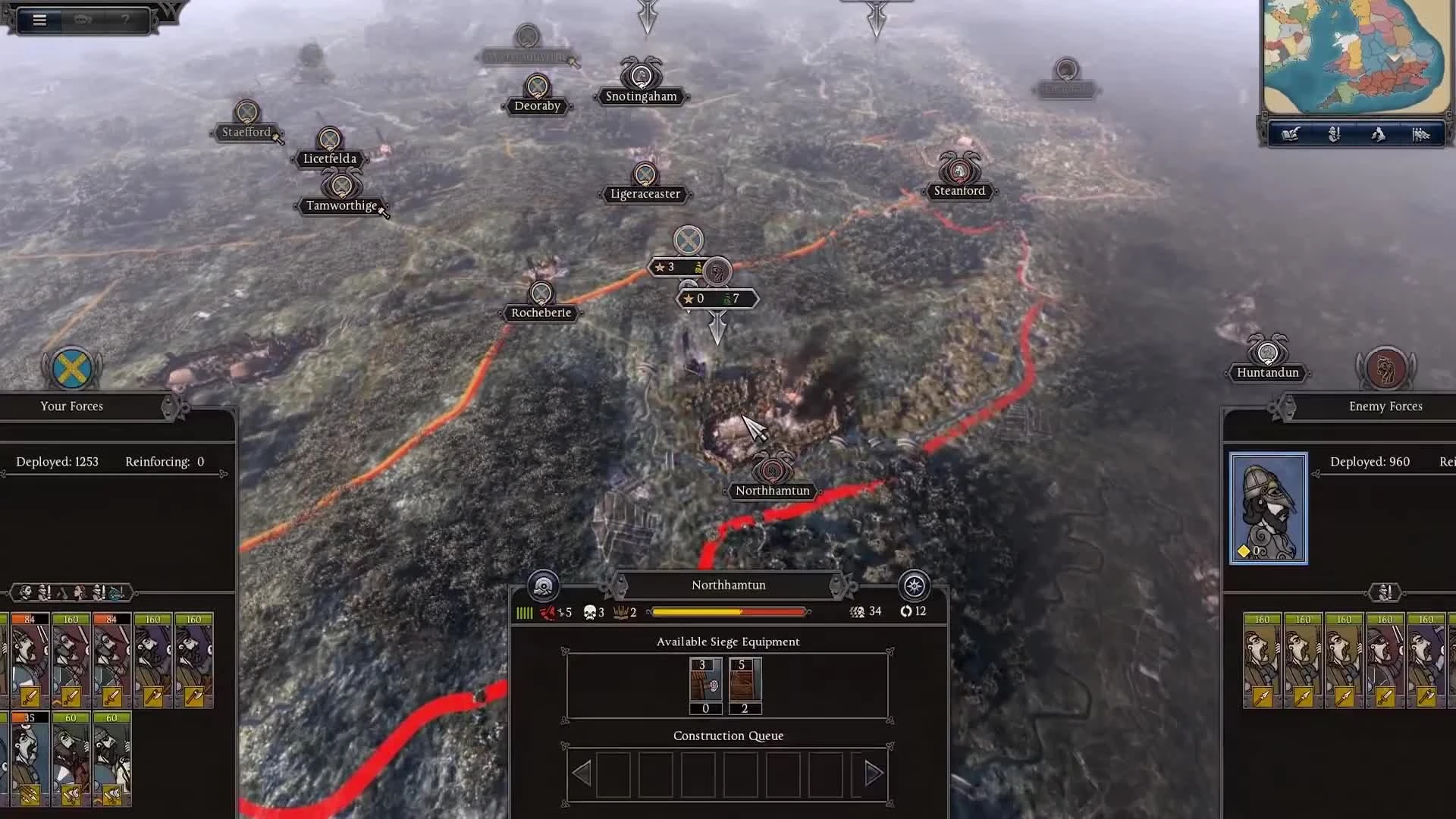
Task: Click the left arrow of the Construction Queue
Action: [582, 772]
